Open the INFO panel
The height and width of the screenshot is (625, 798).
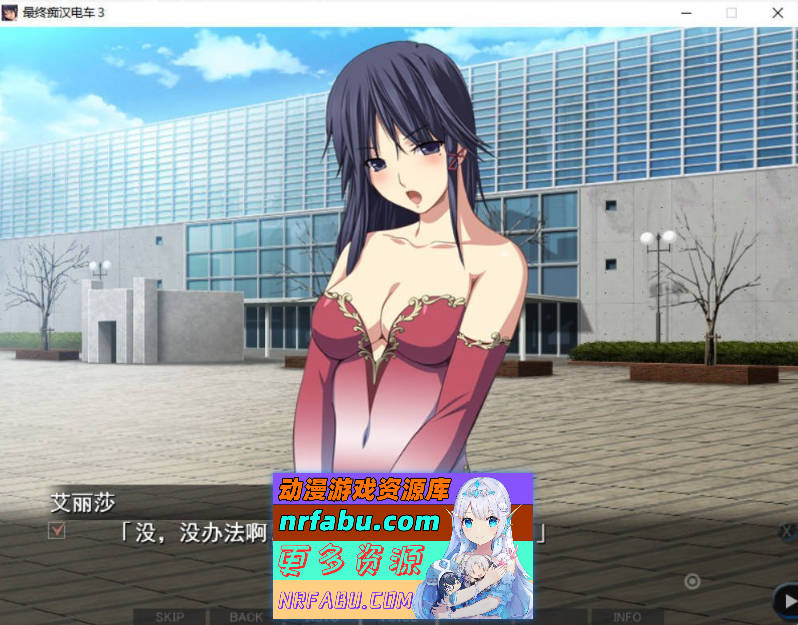click(627, 616)
